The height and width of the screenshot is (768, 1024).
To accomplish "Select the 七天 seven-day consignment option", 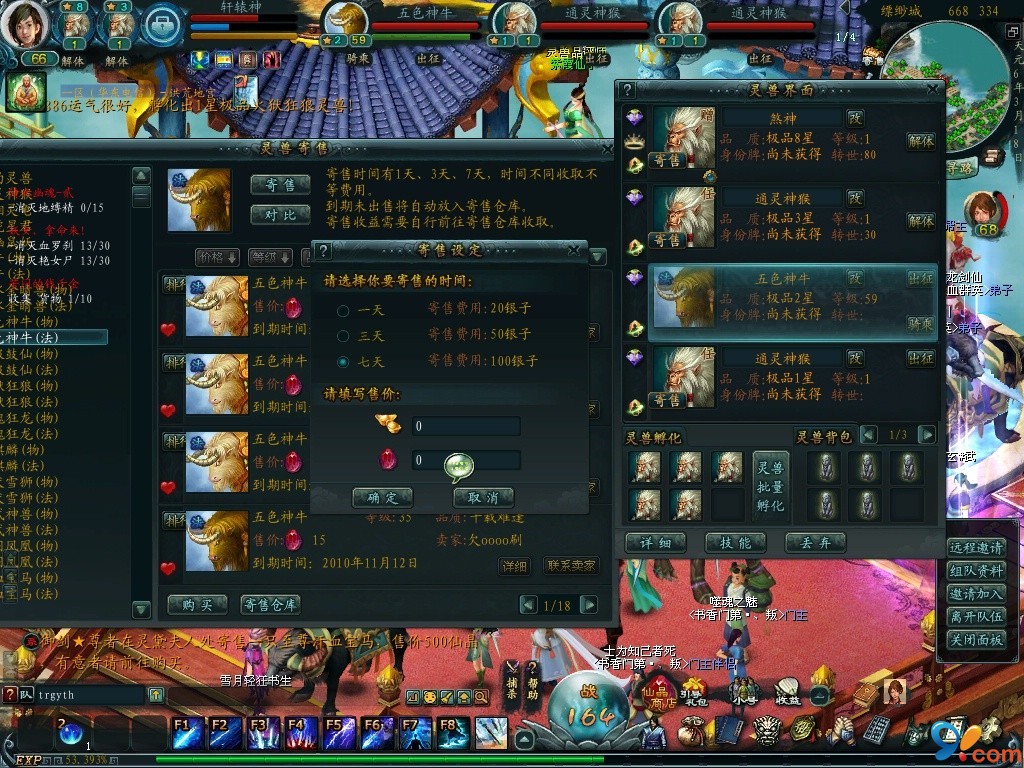I will 344,361.
